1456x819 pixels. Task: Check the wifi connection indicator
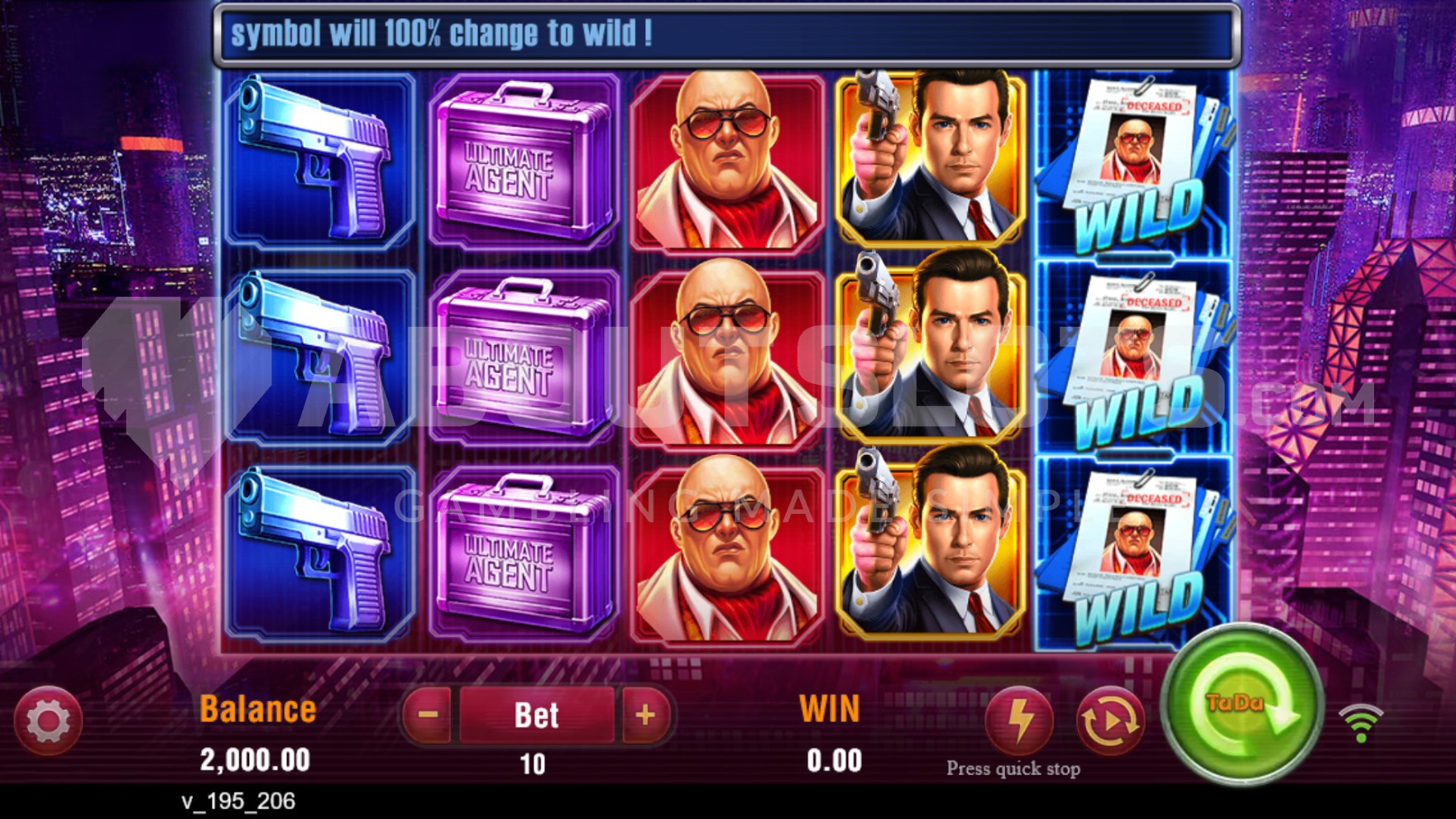coord(1362,723)
